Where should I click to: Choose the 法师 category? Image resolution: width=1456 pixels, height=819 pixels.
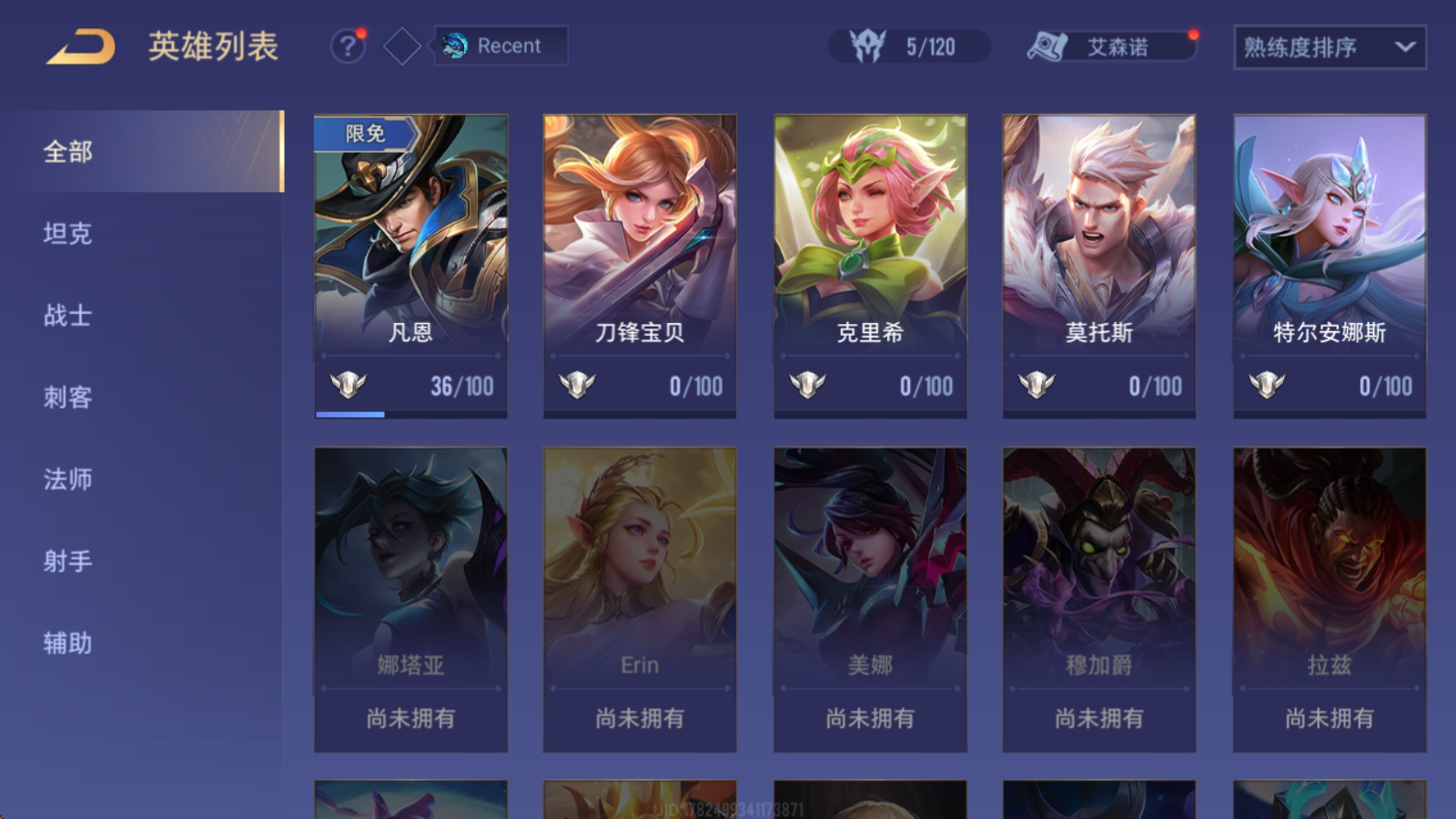68,480
